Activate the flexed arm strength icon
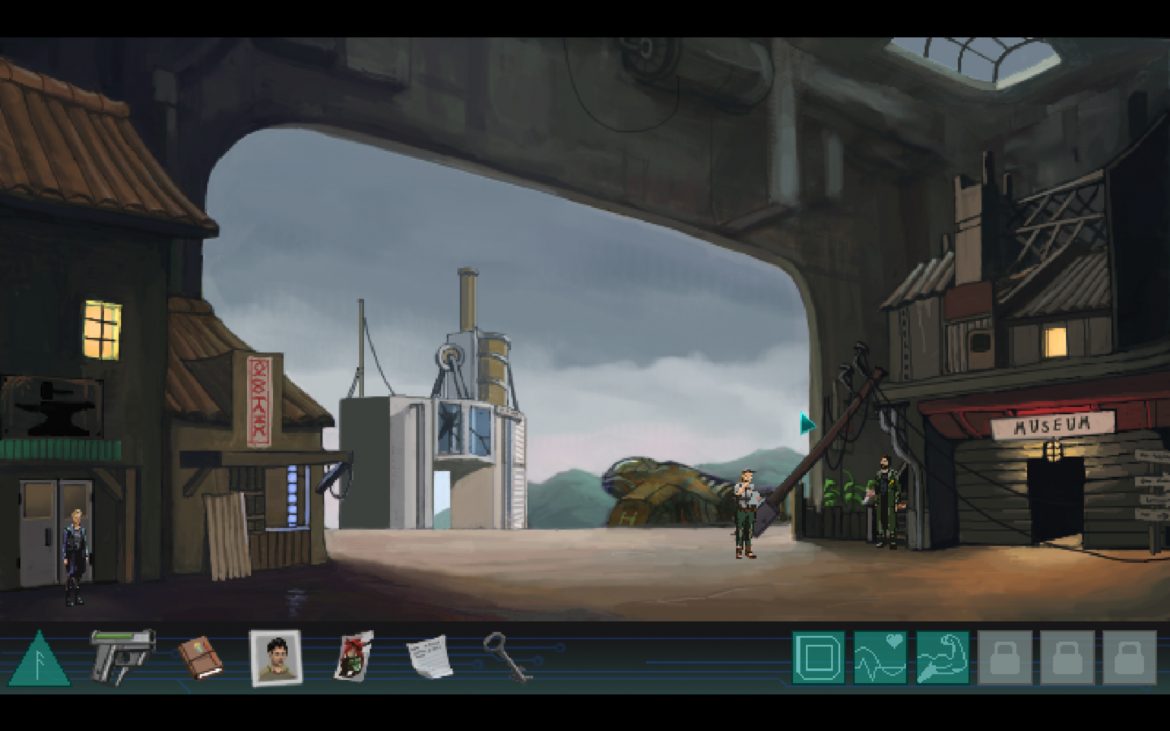The image size is (1170, 731). click(x=942, y=657)
